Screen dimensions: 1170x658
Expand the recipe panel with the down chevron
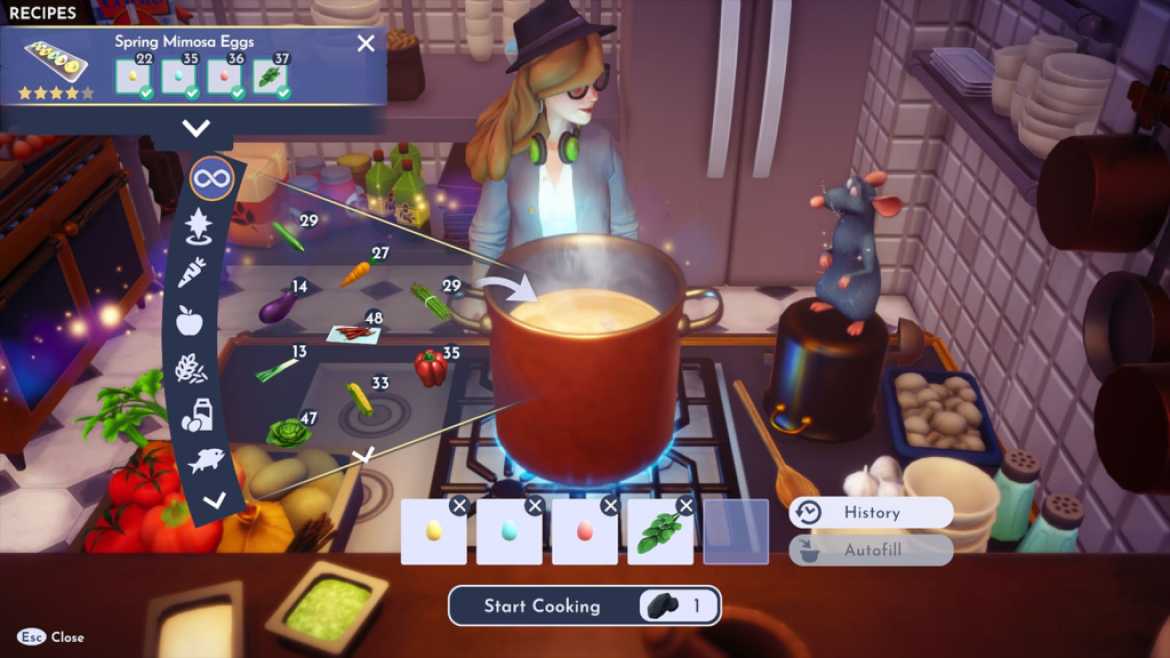(196, 128)
